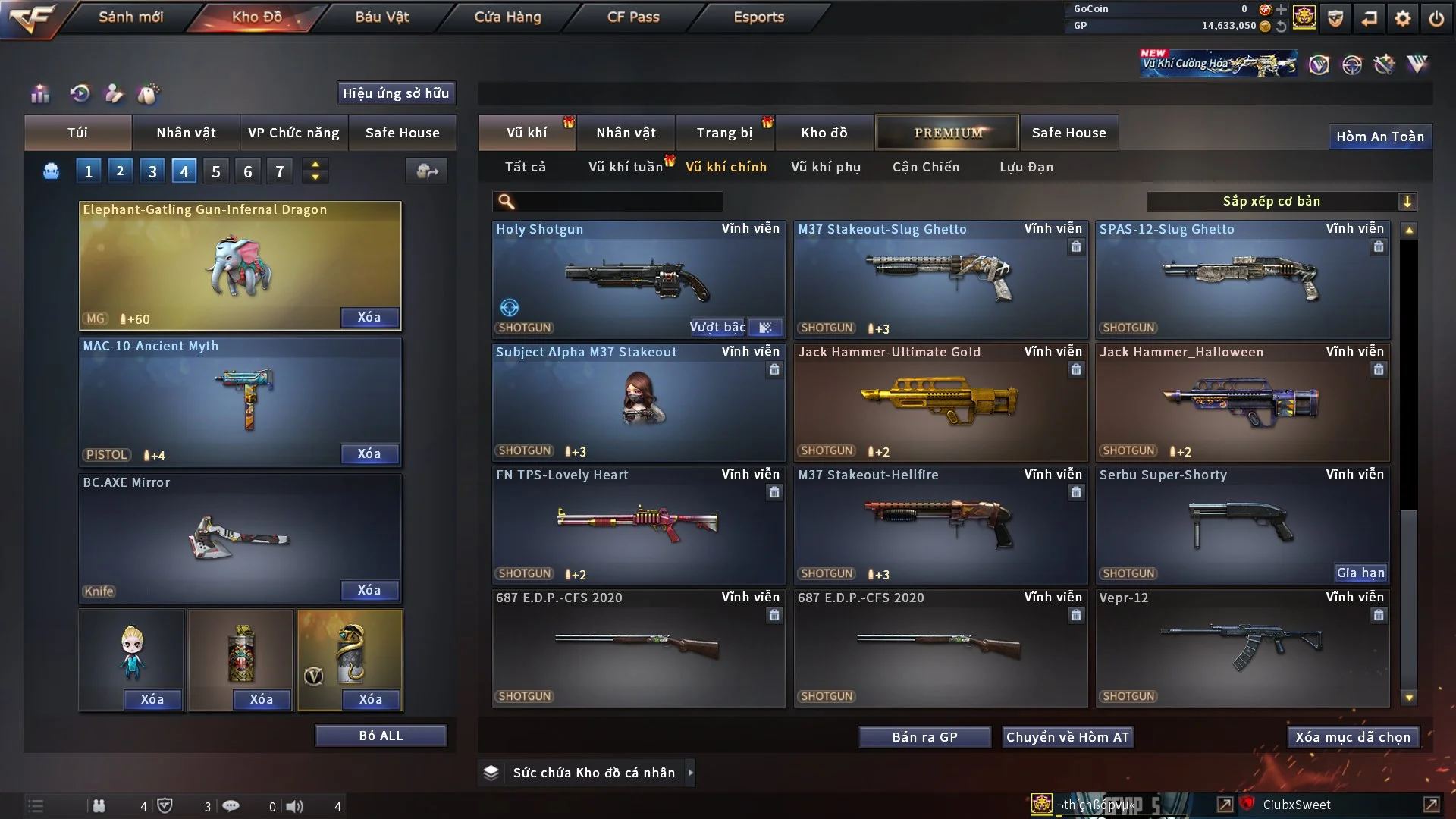Image resolution: width=1456 pixels, height=819 pixels.
Task: Select the Holy Shotgun item
Action: [638, 280]
